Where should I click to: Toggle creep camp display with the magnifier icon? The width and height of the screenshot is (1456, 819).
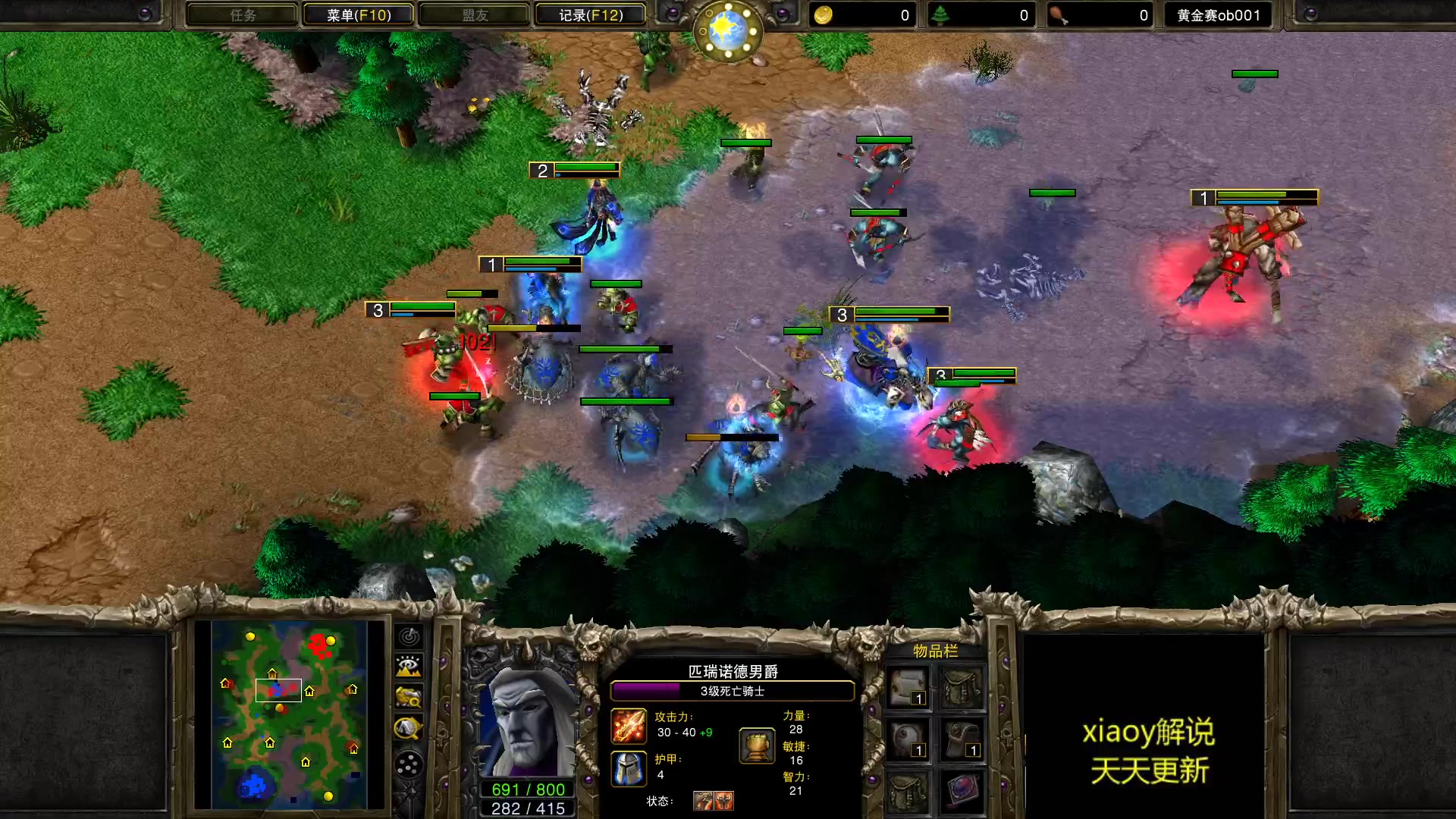click(x=408, y=698)
